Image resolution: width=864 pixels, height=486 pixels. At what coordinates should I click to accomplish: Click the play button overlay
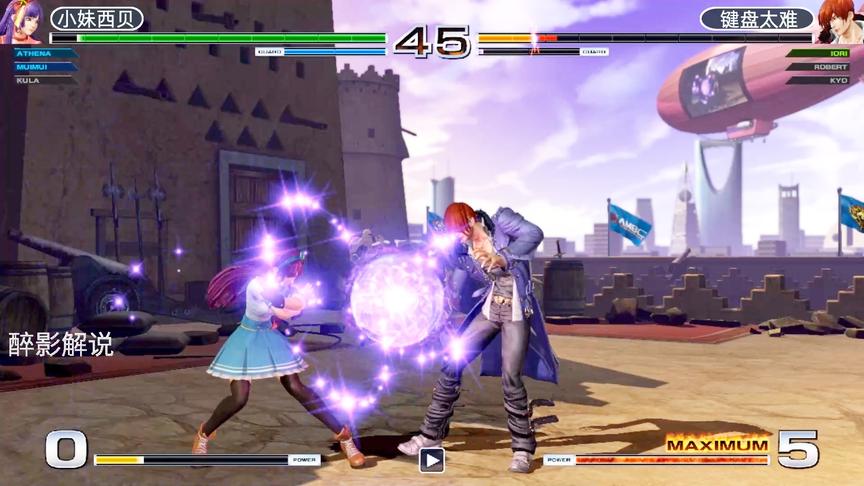pyautogui.click(x=431, y=460)
